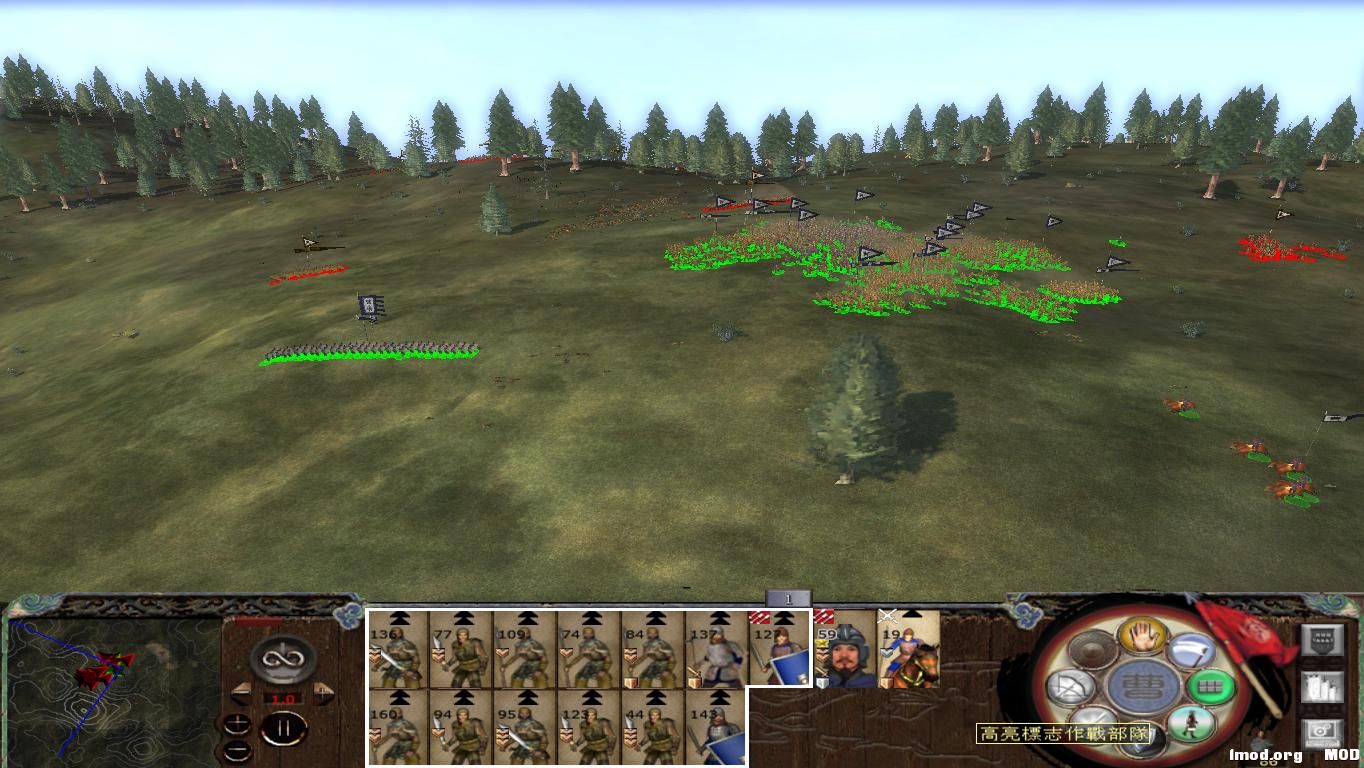This screenshot has height=768, width=1364.
Task: Select the army group tab labeled 1
Action: coord(790,596)
